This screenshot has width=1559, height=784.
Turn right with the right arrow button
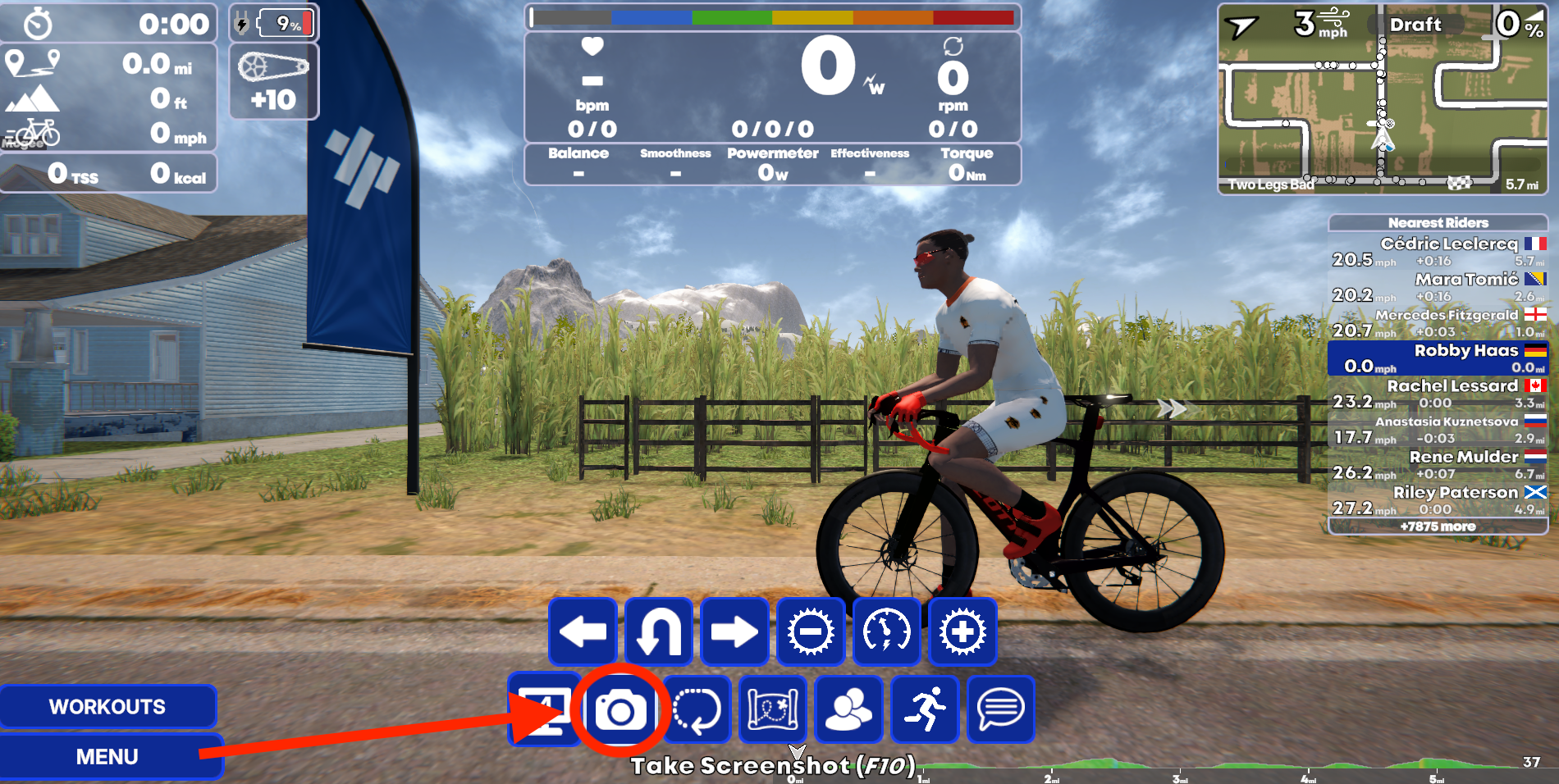click(x=734, y=631)
